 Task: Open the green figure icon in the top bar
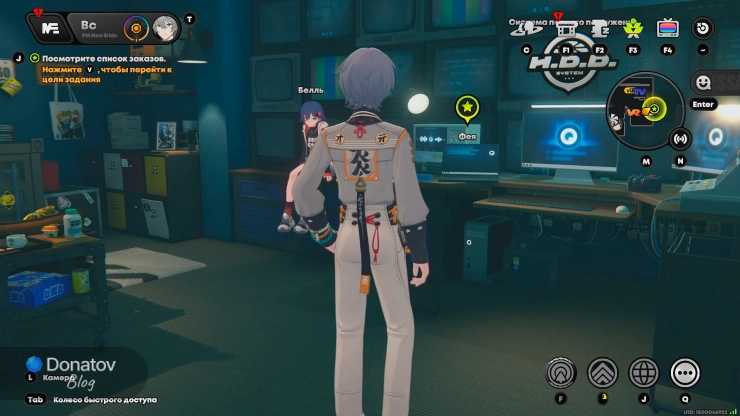coord(632,29)
